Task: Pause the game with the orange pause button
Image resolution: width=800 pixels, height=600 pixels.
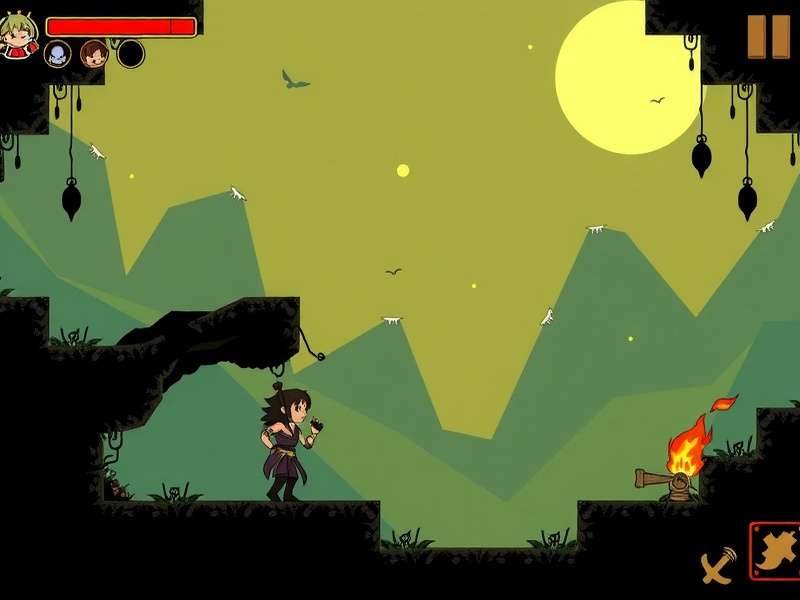Action: pyautogui.click(x=769, y=37)
